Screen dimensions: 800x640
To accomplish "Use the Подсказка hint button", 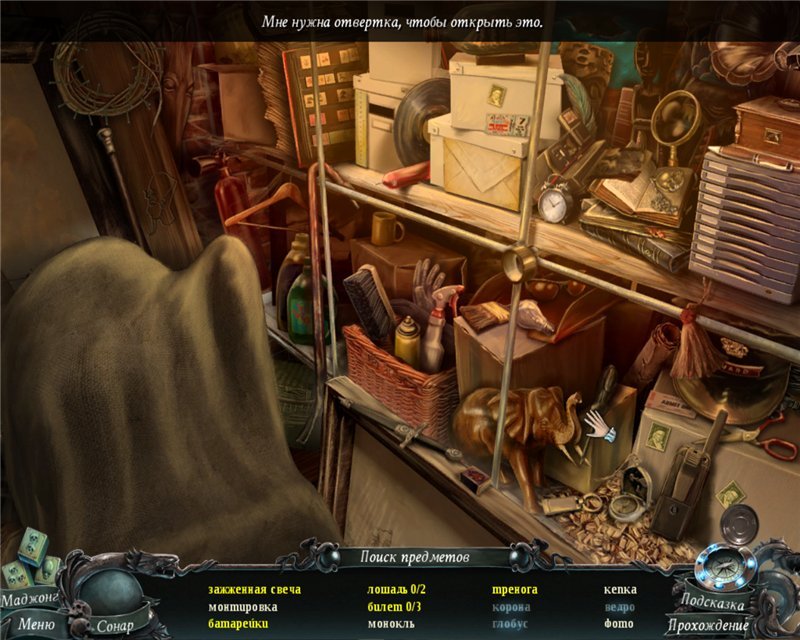I will (x=711, y=601).
